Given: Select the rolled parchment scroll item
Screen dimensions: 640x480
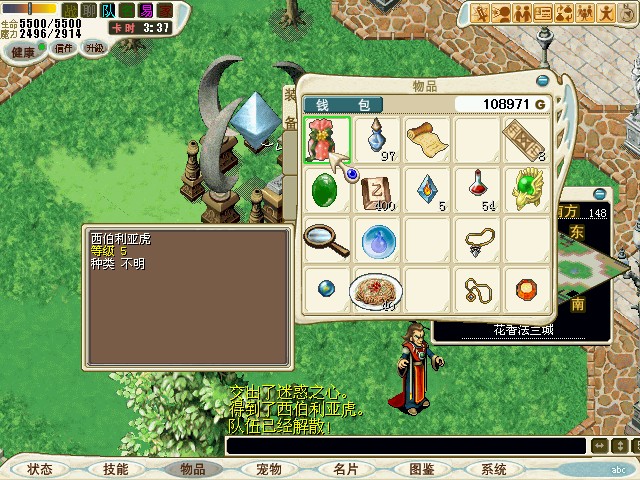Looking at the screenshot, I should tap(426, 137).
